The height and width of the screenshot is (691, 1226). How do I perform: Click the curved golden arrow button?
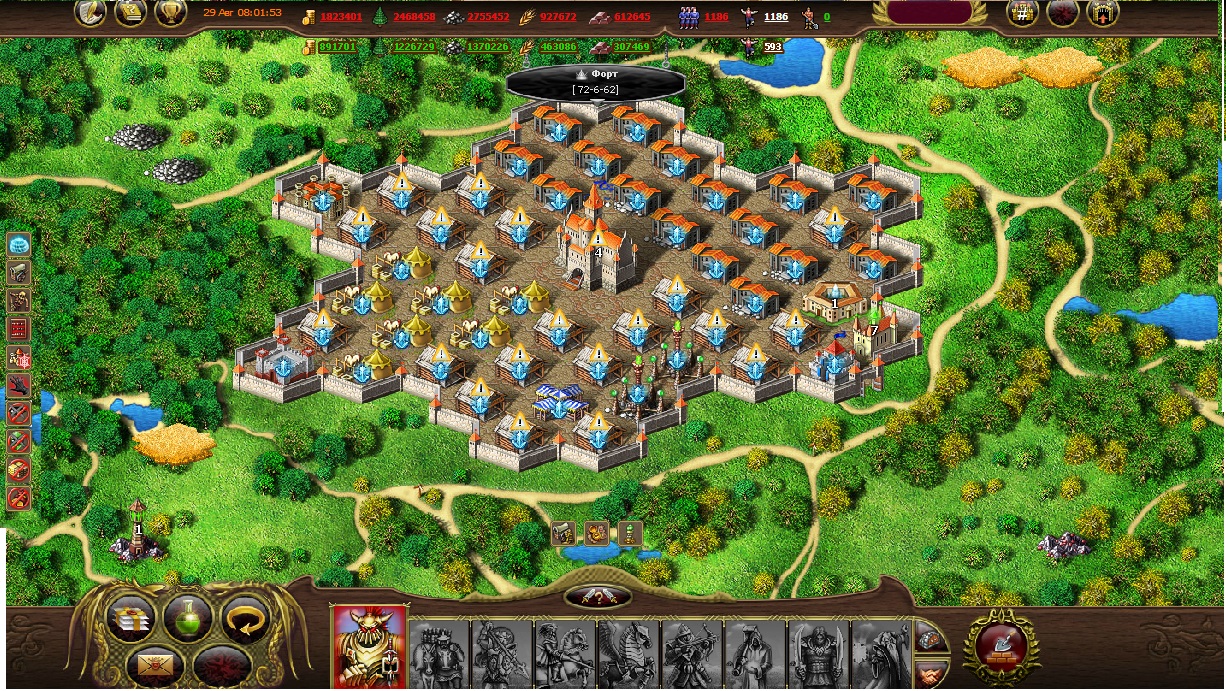(246, 621)
